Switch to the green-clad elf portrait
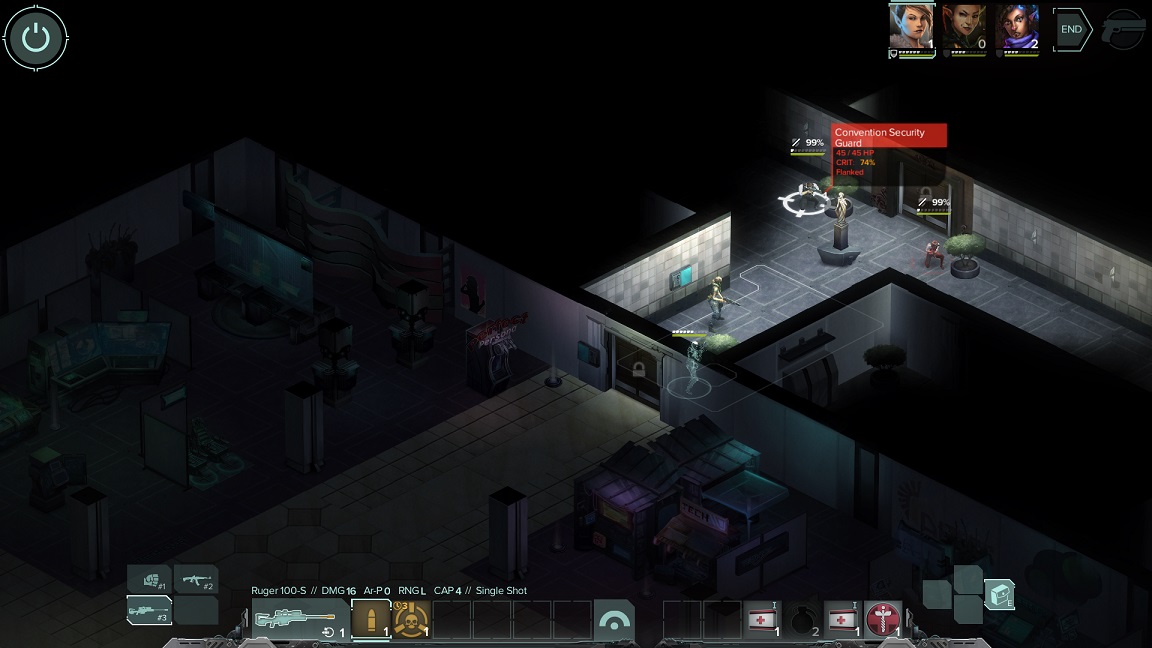The width and height of the screenshot is (1152, 648). point(964,28)
